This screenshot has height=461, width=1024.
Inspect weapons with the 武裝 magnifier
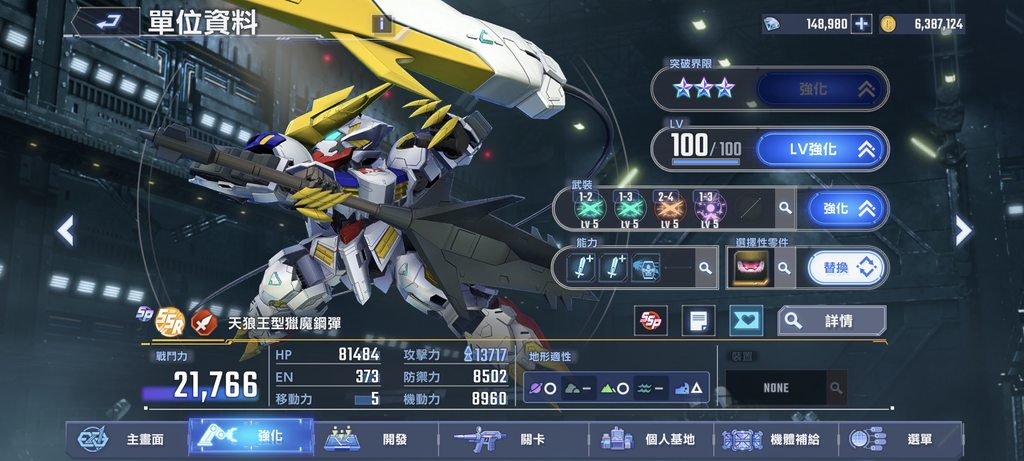click(786, 208)
